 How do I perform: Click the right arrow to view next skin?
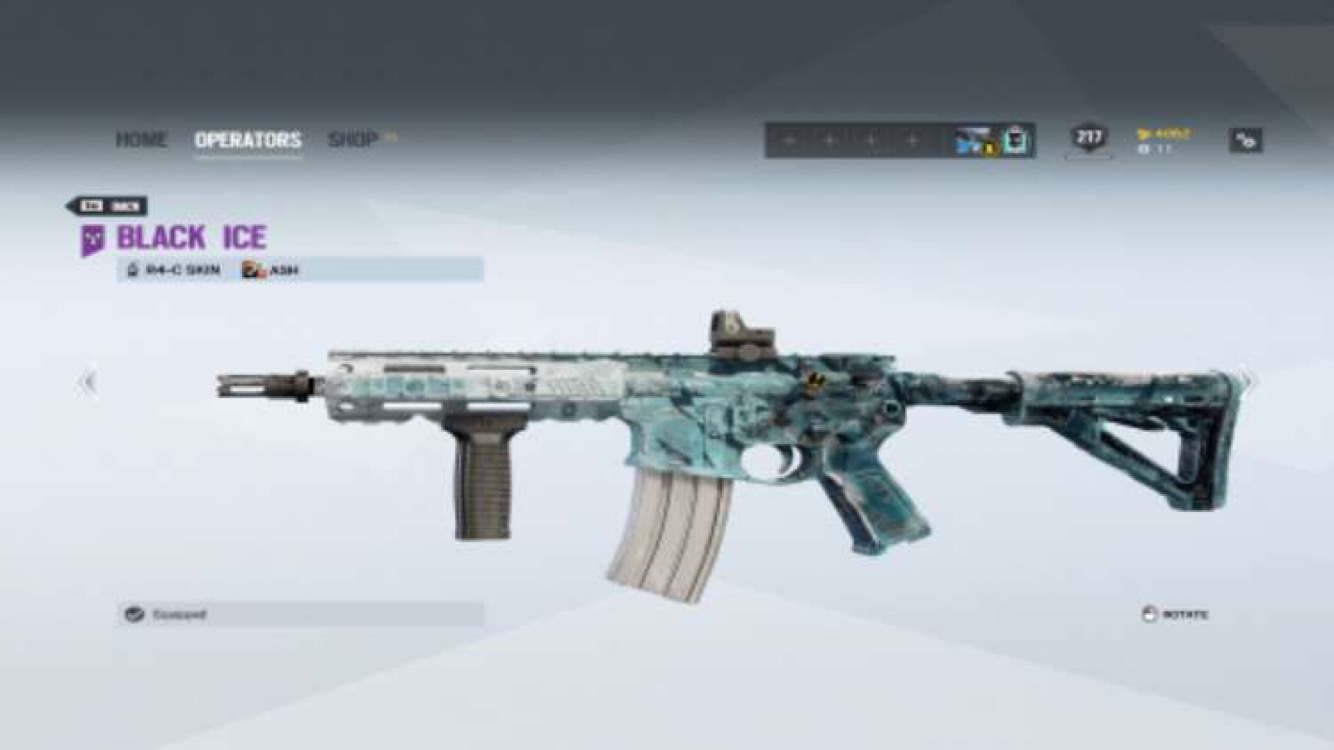[x=1246, y=381]
